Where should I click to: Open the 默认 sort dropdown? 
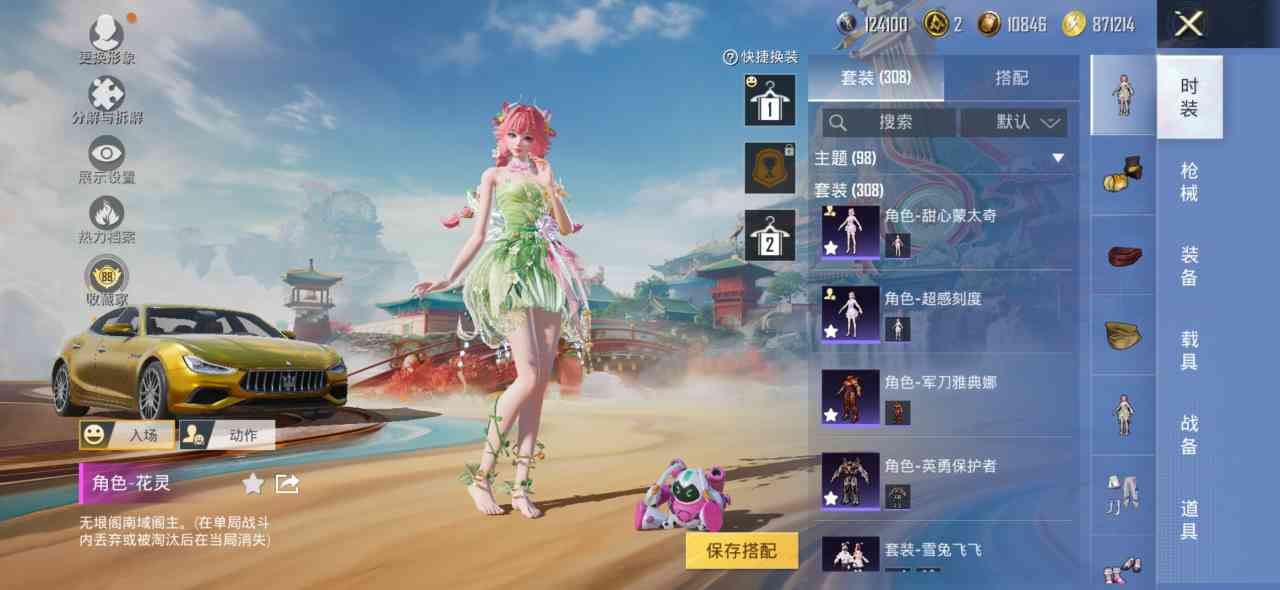[x=1013, y=122]
